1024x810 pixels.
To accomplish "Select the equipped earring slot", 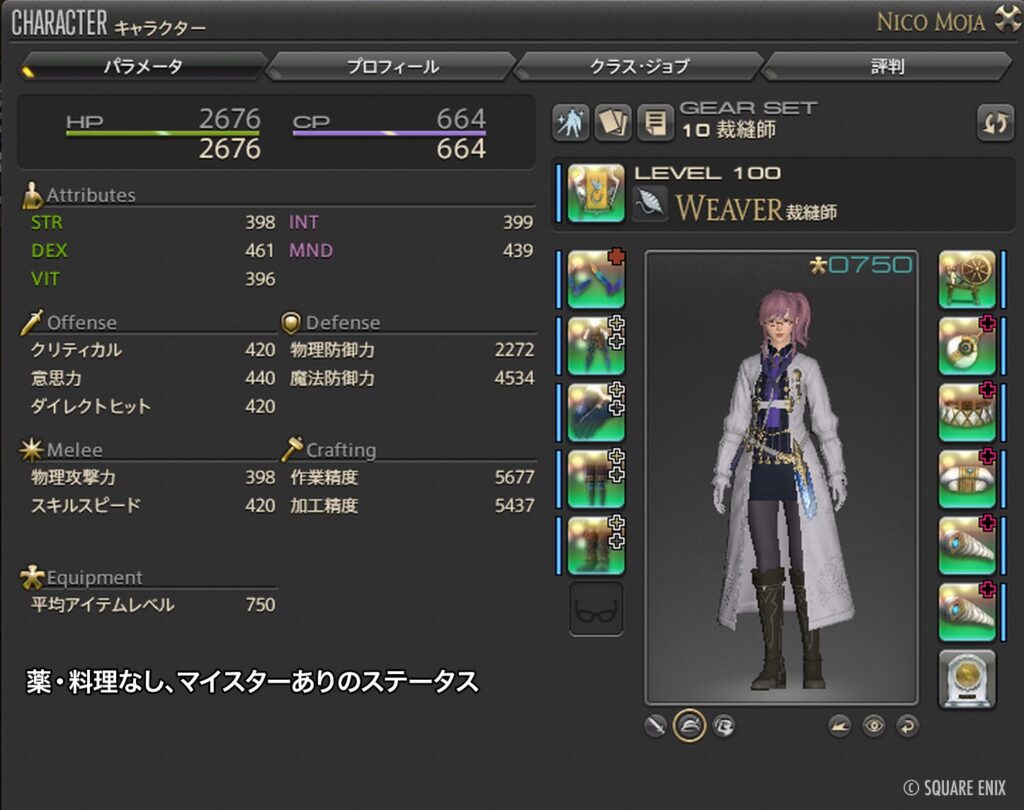I will pyautogui.click(x=967, y=346).
